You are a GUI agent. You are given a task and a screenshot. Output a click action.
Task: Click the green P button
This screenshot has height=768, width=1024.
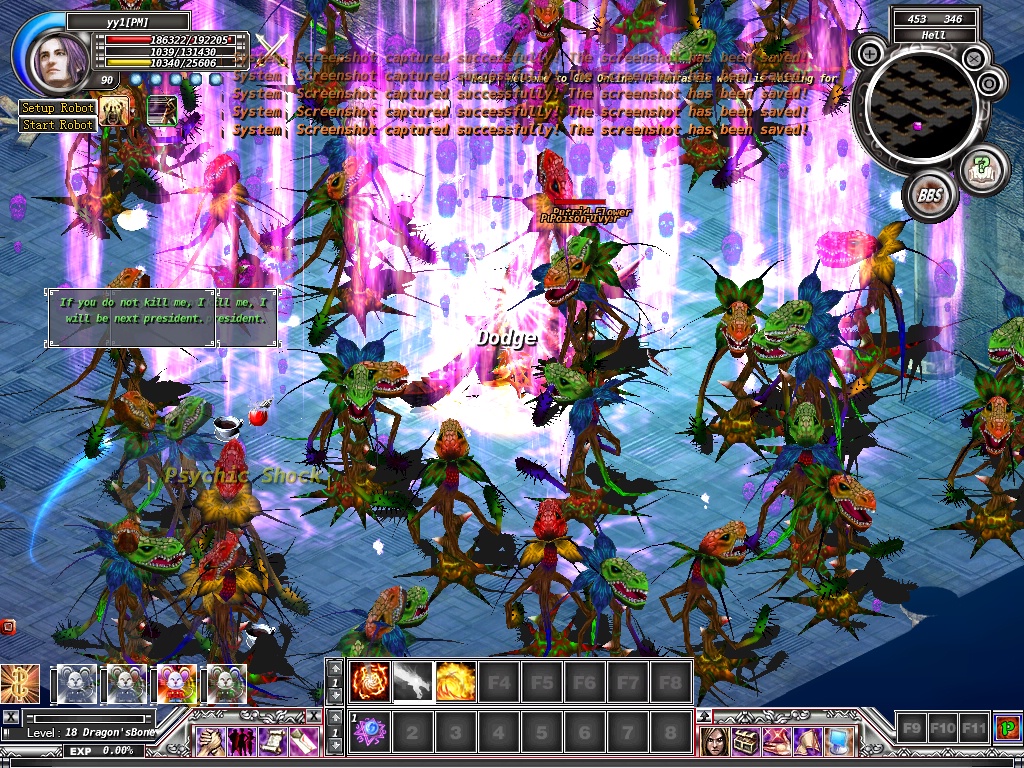[x=1008, y=727]
